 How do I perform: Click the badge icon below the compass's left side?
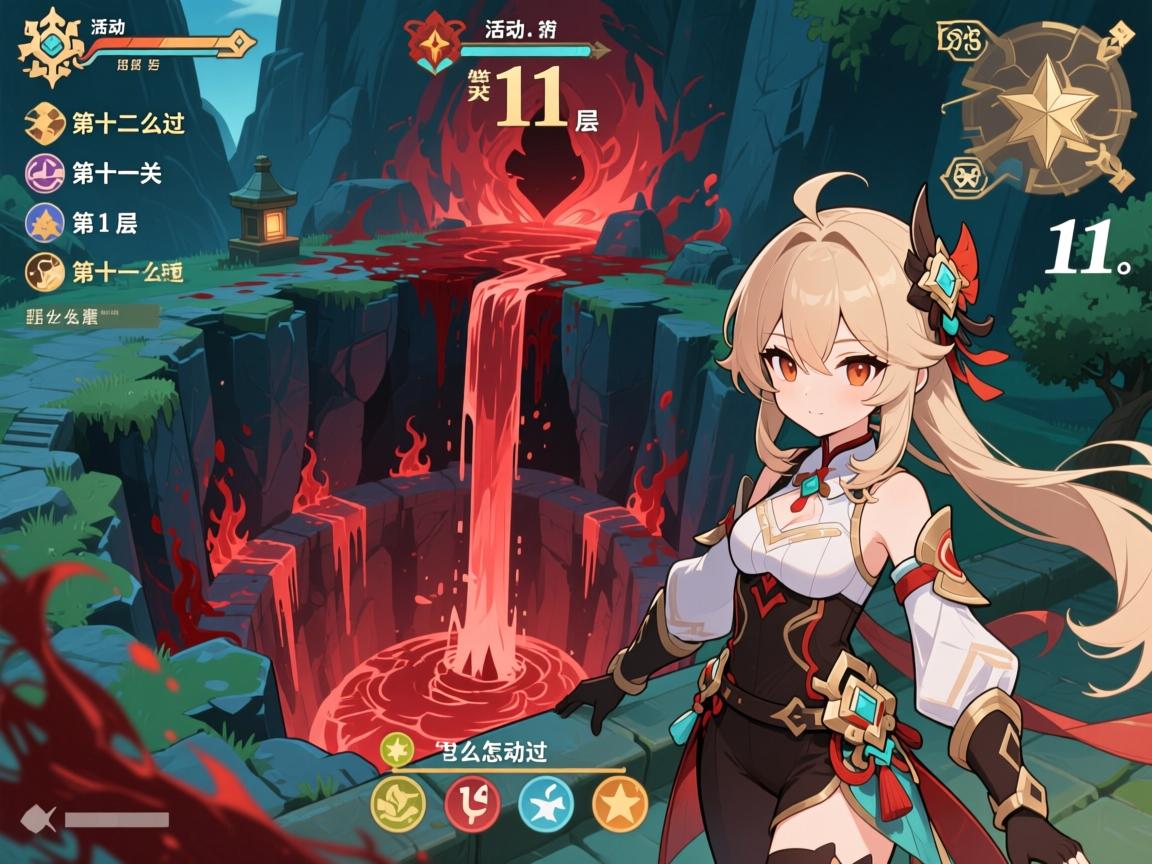click(x=963, y=177)
